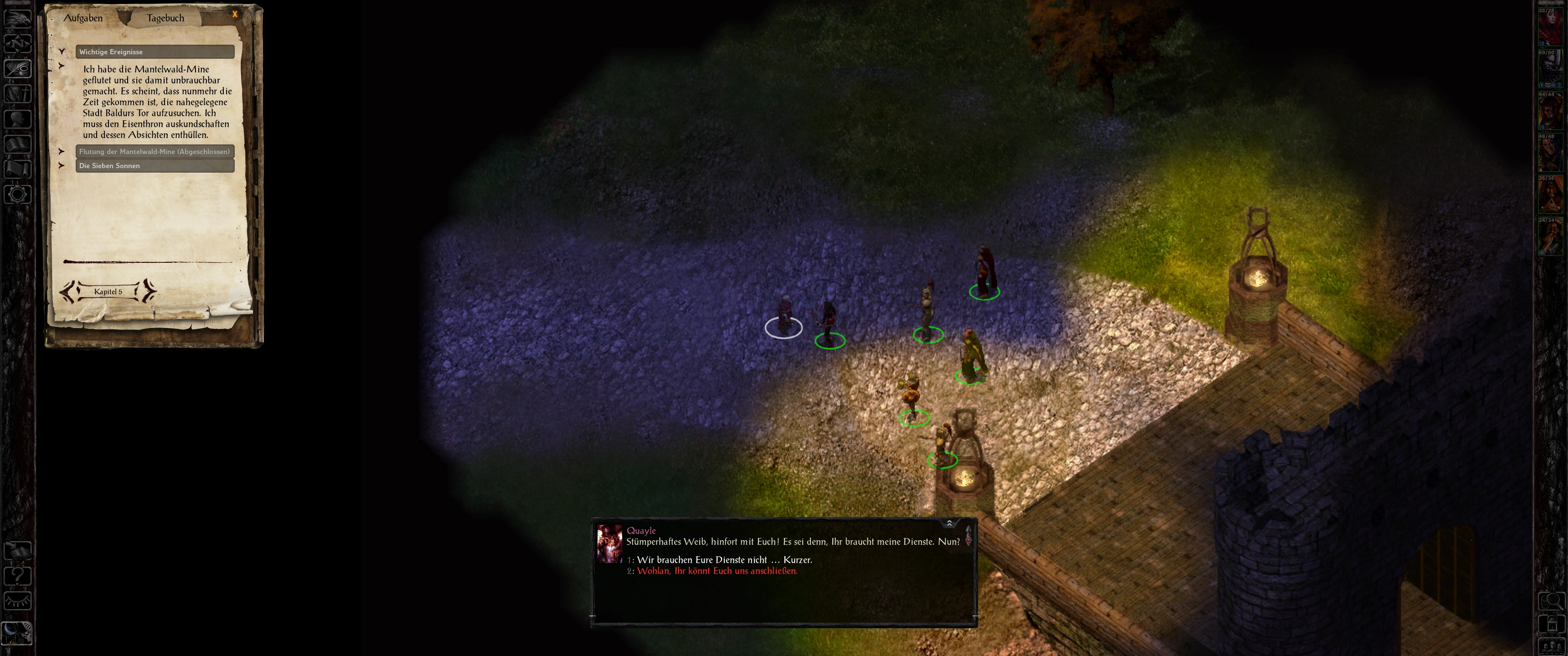Open the options gear button
This screenshot has height=656, width=1568.
click(x=18, y=195)
